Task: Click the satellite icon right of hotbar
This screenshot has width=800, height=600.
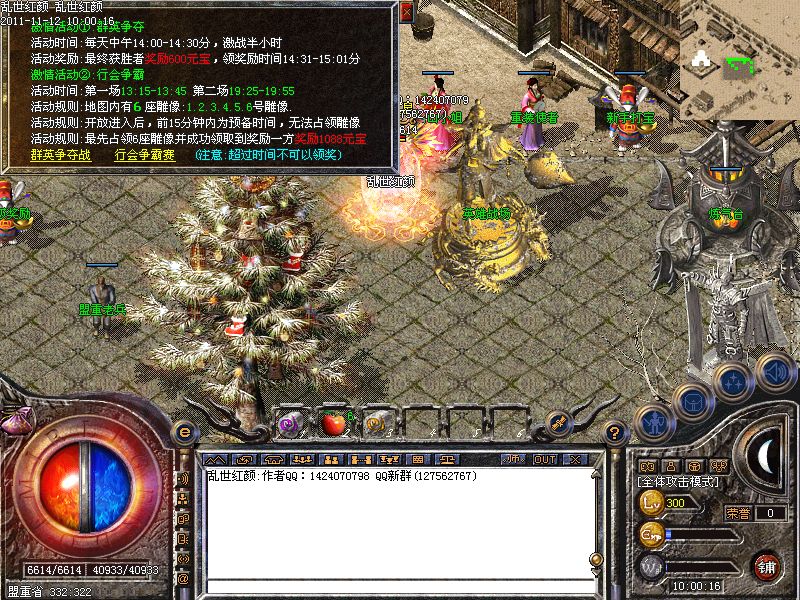Action: (x=559, y=423)
